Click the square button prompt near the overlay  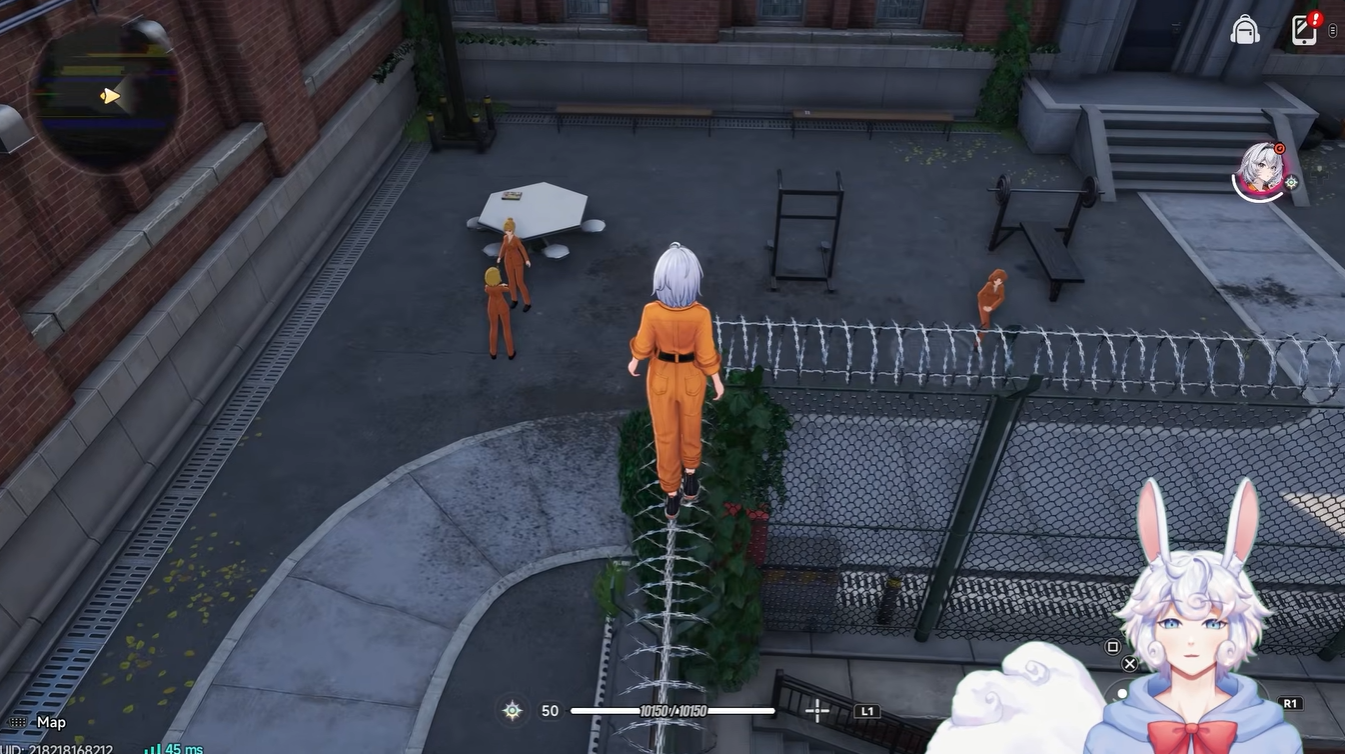1111,646
